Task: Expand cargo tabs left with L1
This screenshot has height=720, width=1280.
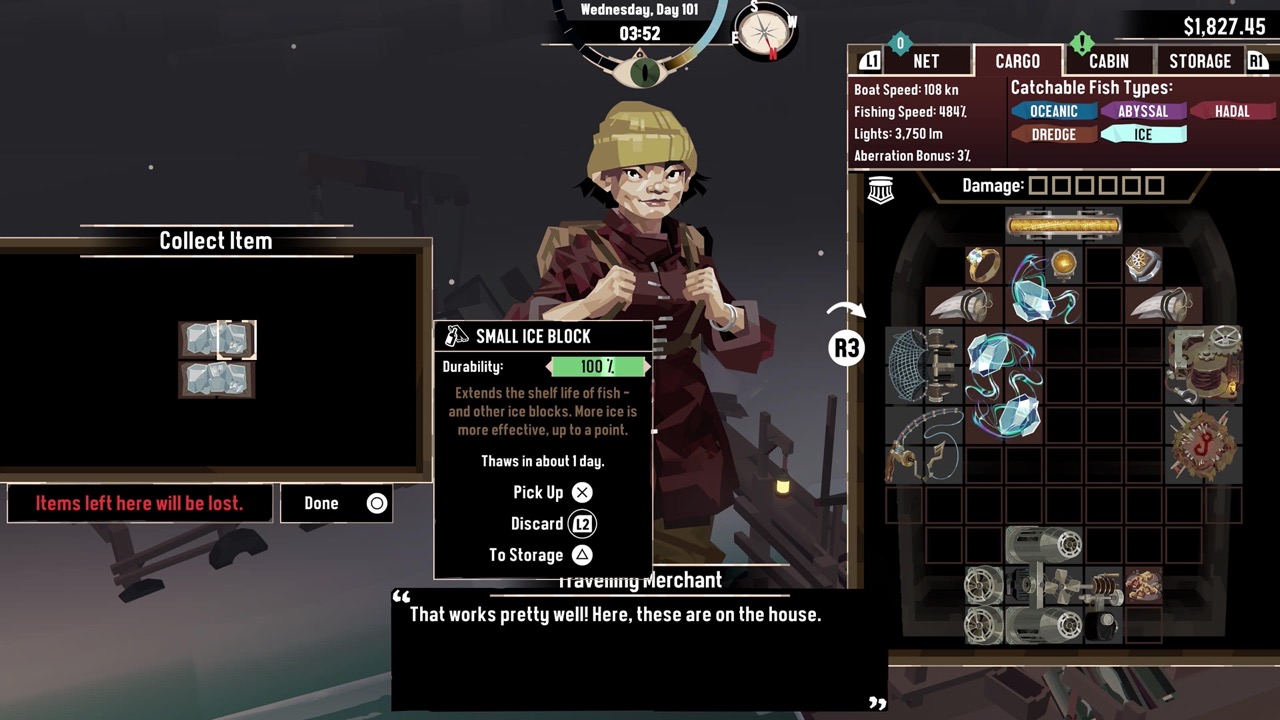Action: pyautogui.click(x=869, y=61)
